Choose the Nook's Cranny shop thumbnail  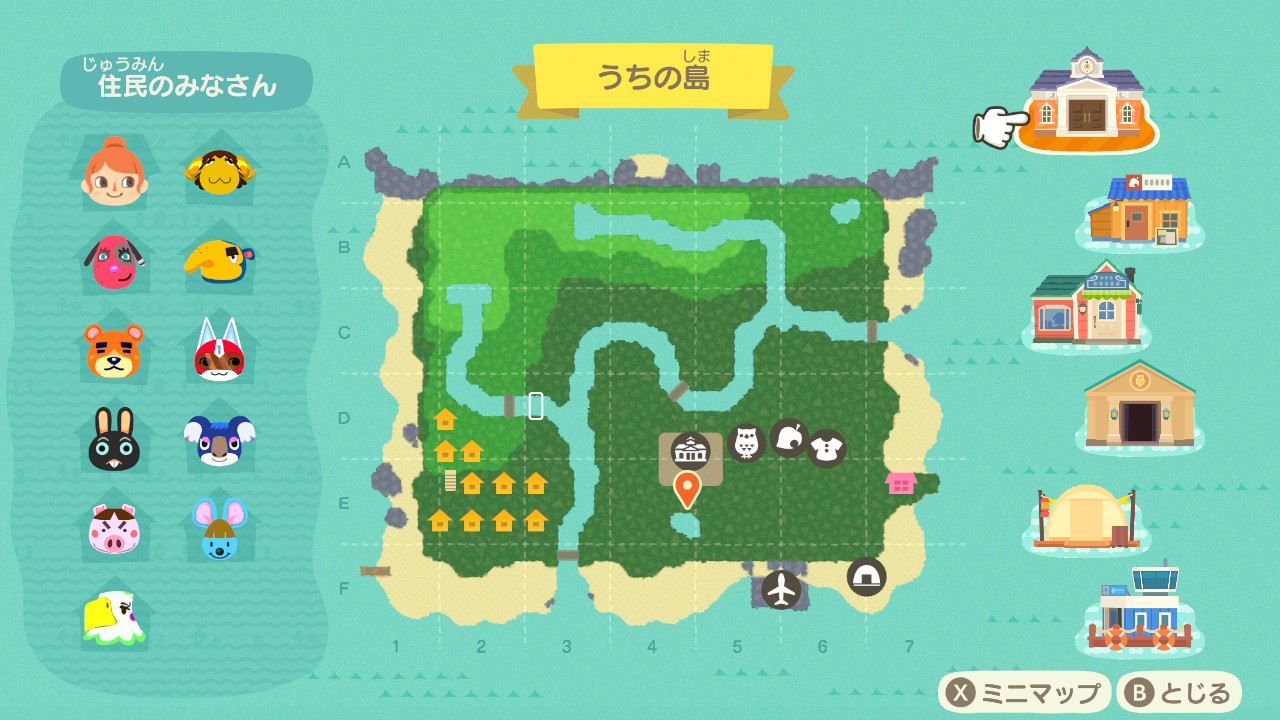coord(1140,211)
